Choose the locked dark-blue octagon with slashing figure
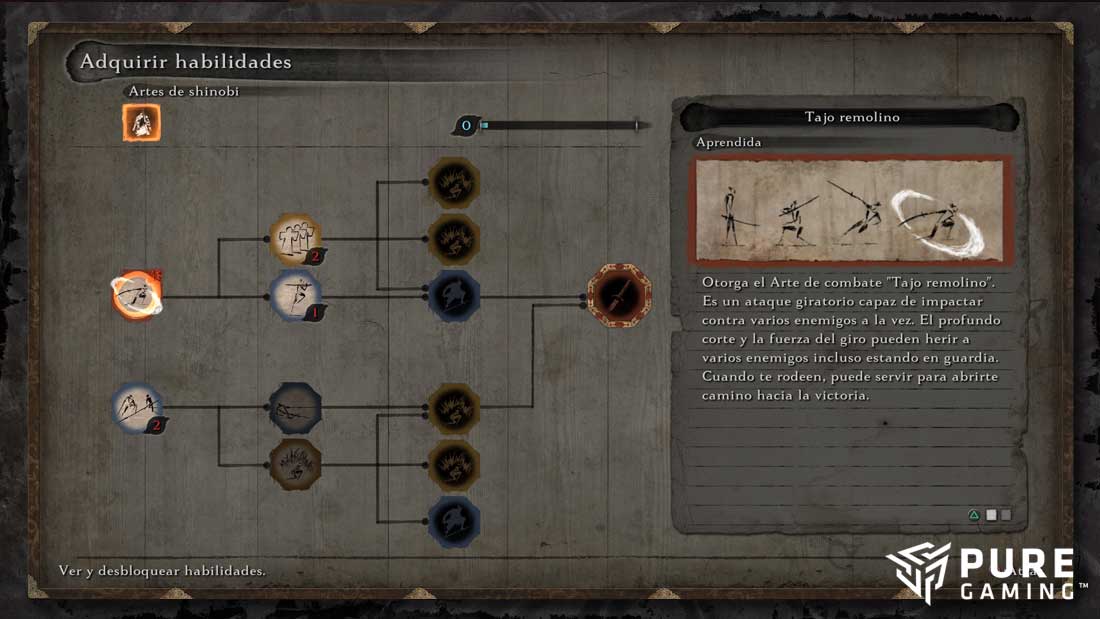 [x=295, y=408]
